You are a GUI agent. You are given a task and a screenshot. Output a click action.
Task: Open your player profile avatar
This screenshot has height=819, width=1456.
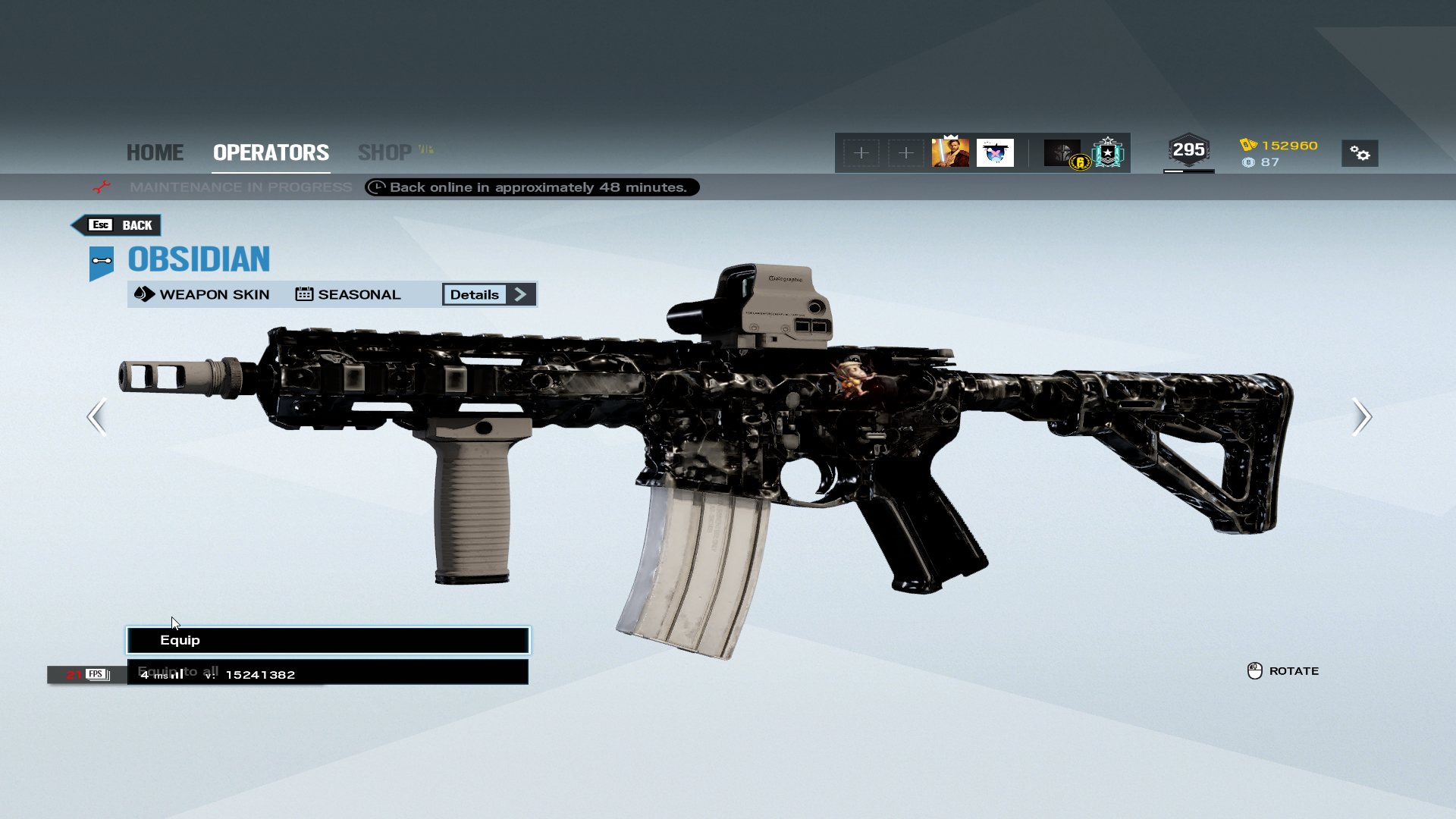click(x=1062, y=152)
